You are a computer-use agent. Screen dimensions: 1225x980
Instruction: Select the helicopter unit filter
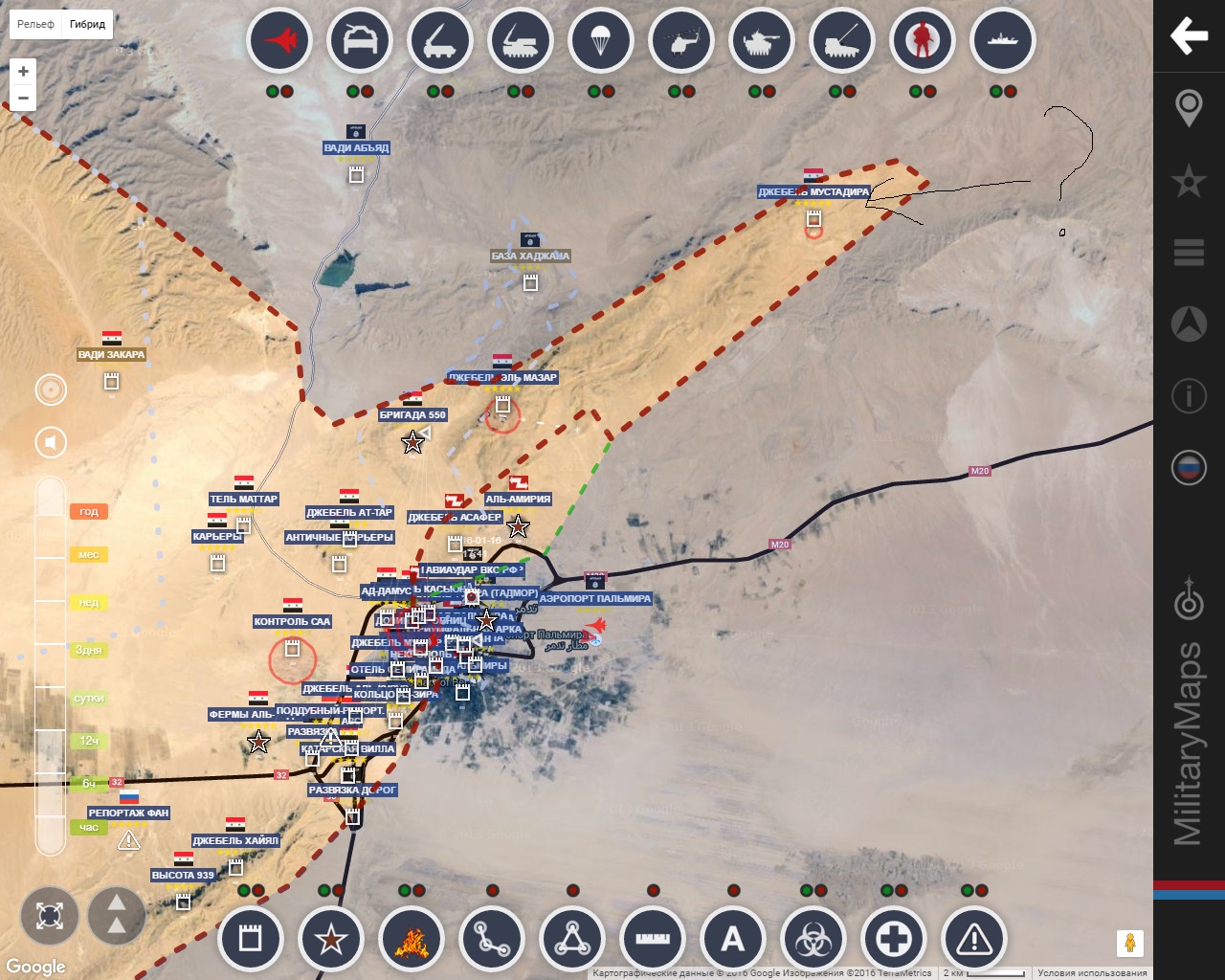[x=680, y=41]
